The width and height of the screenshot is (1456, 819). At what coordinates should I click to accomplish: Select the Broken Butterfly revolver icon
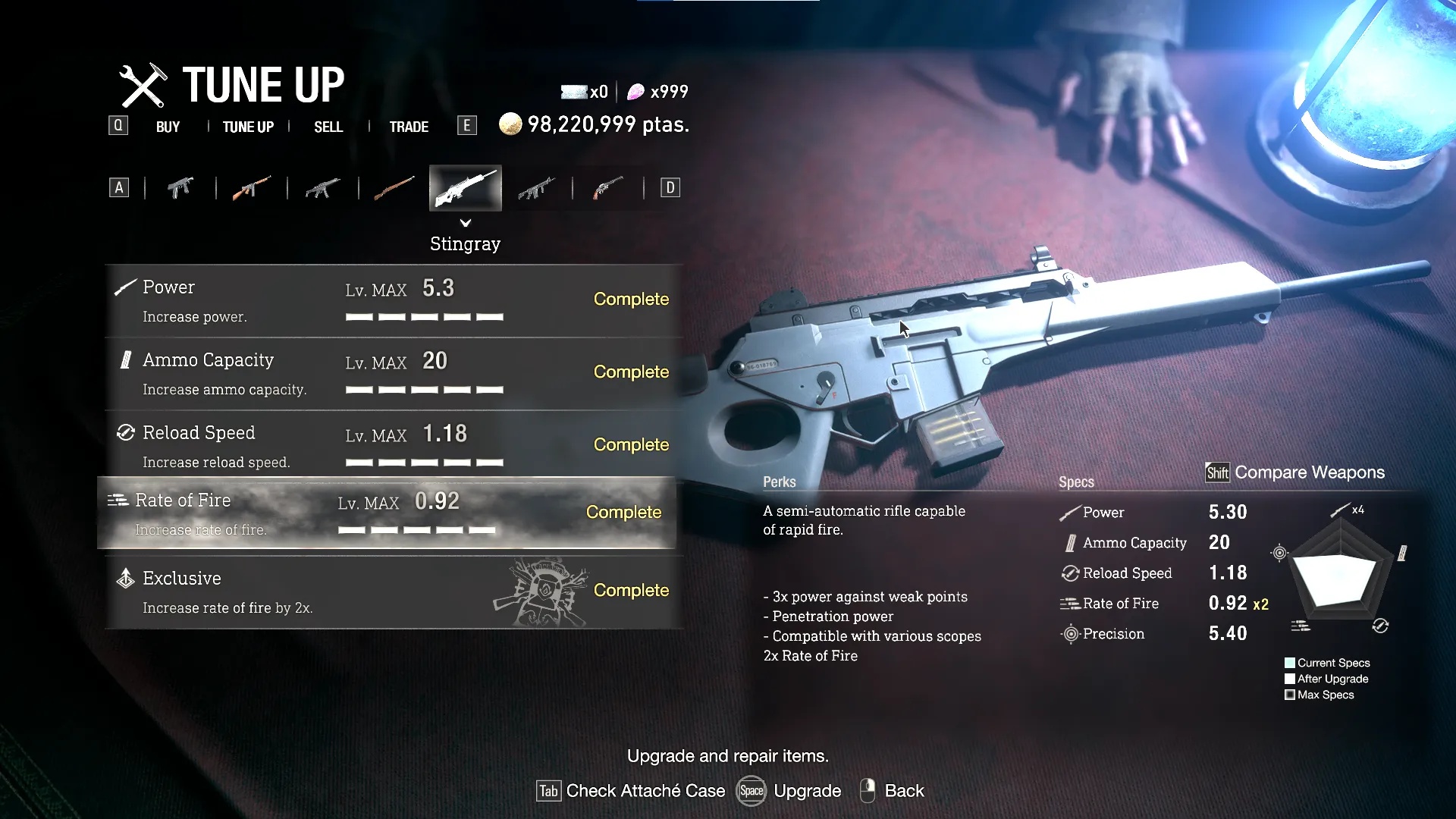(x=607, y=187)
